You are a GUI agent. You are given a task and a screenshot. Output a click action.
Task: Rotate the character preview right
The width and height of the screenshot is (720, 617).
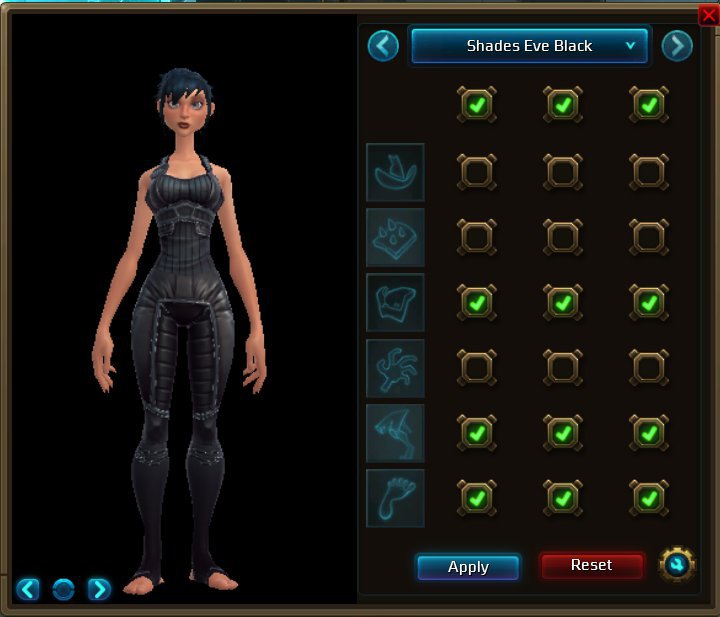pos(99,589)
